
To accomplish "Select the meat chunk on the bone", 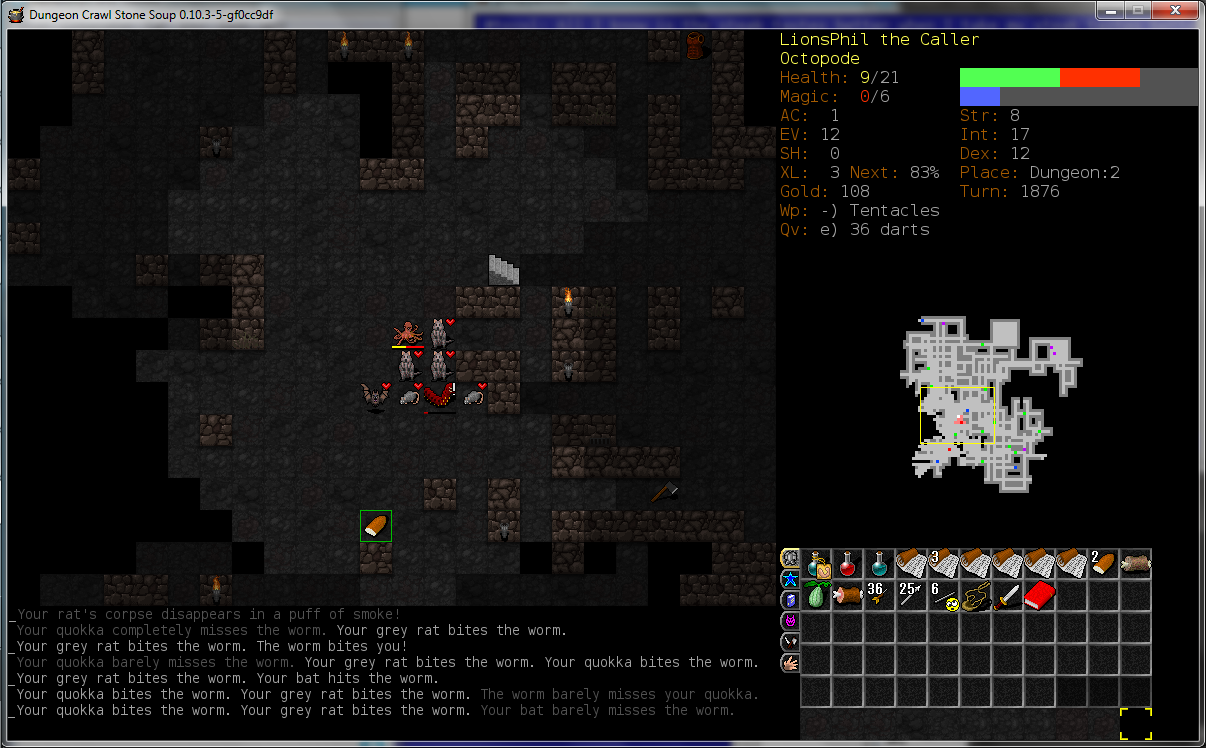I will (848, 596).
